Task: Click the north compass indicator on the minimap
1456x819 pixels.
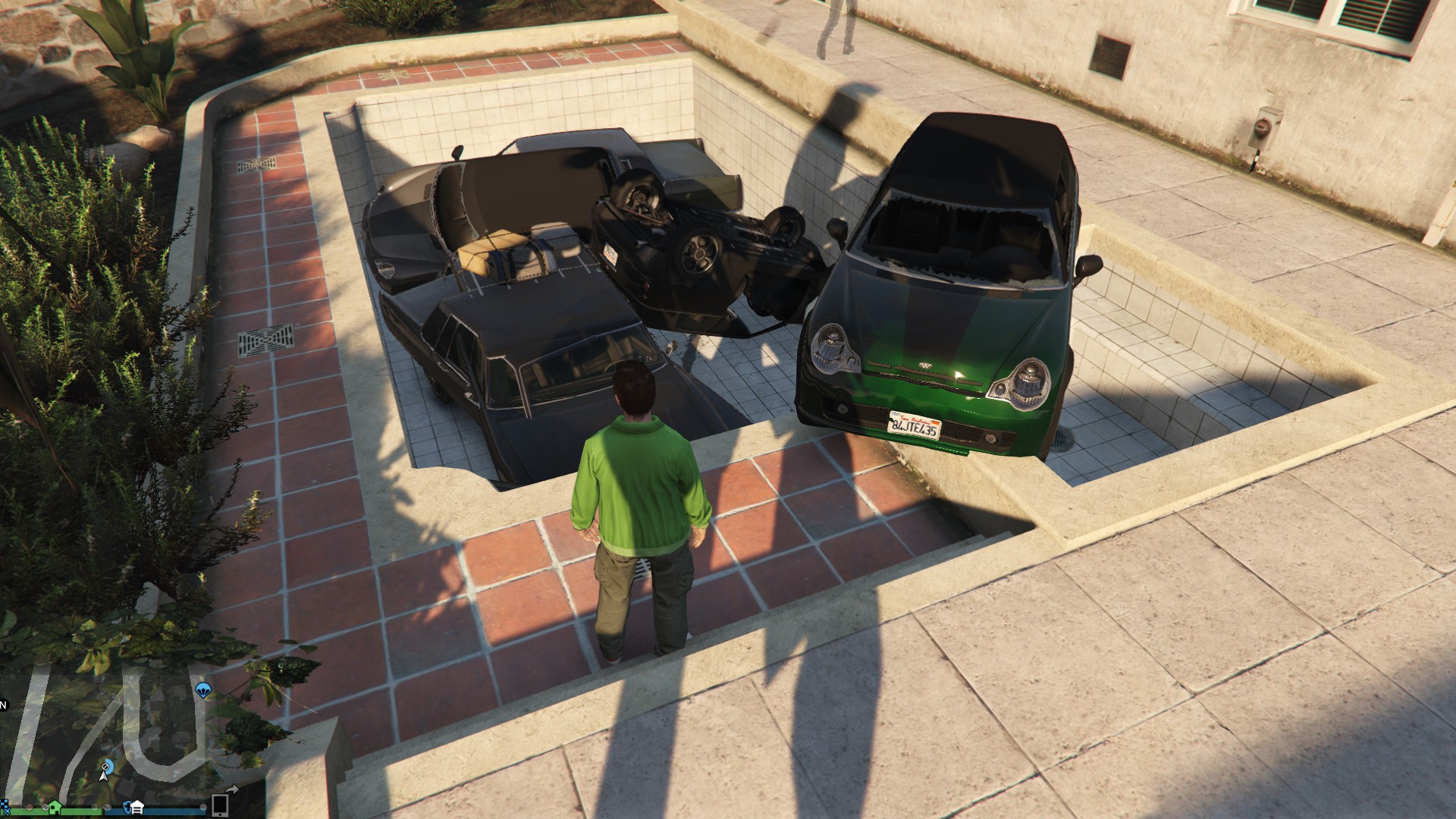Action: pyautogui.click(x=3, y=705)
